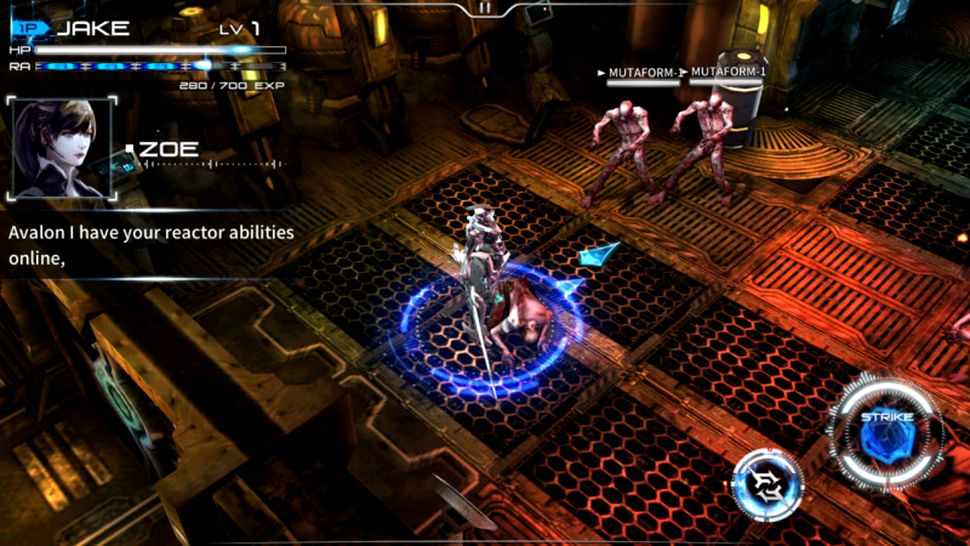Pause the game with the top pause button
This screenshot has width=970, height=546.
click(485, 8)
